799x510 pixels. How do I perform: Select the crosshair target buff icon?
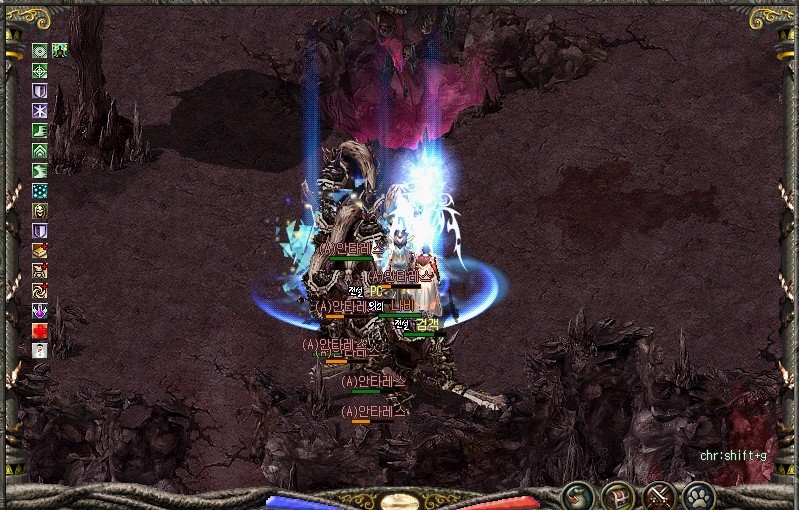click(x=40, y=70)
